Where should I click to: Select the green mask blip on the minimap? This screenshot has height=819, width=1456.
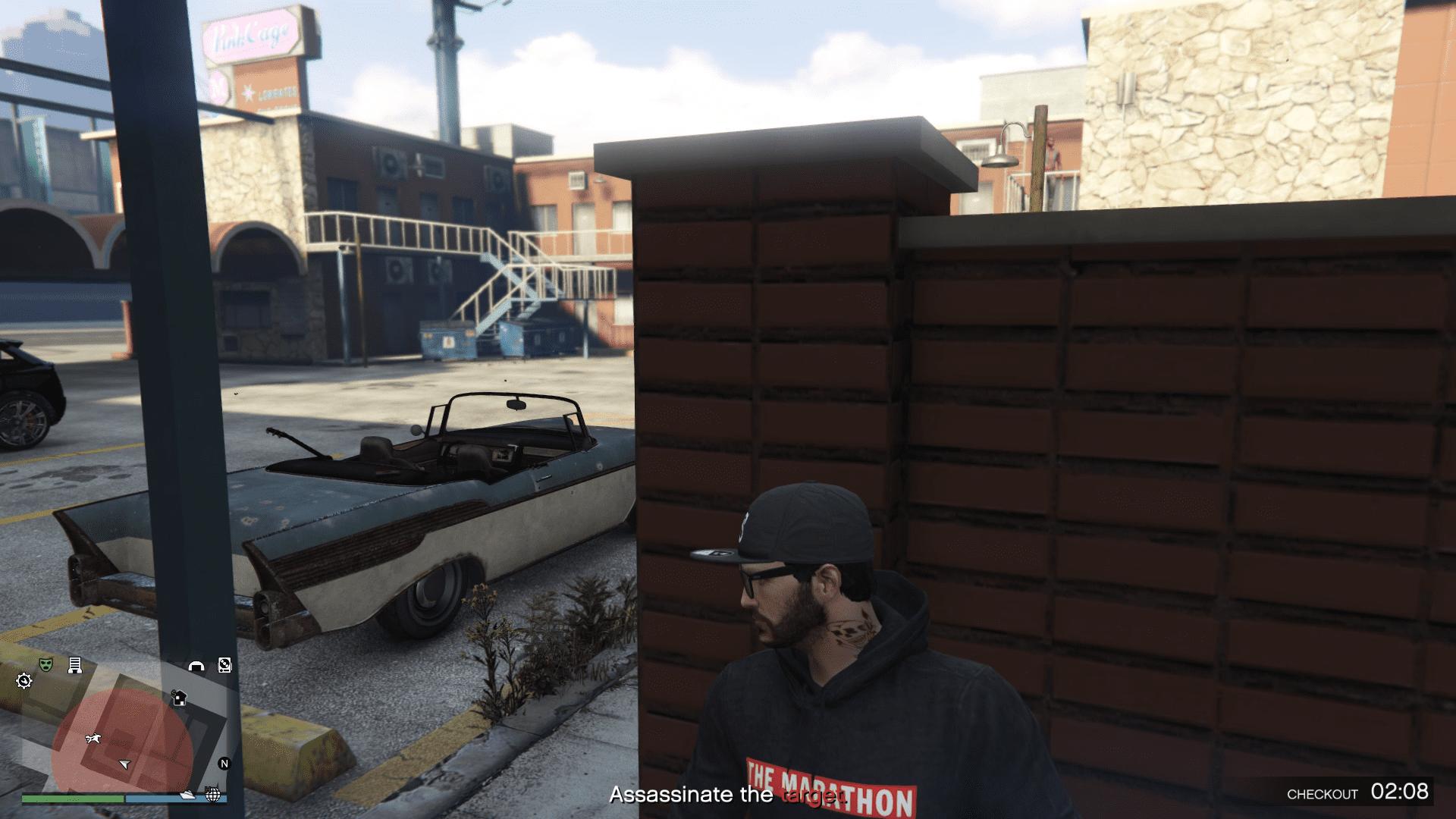(45, 664)
